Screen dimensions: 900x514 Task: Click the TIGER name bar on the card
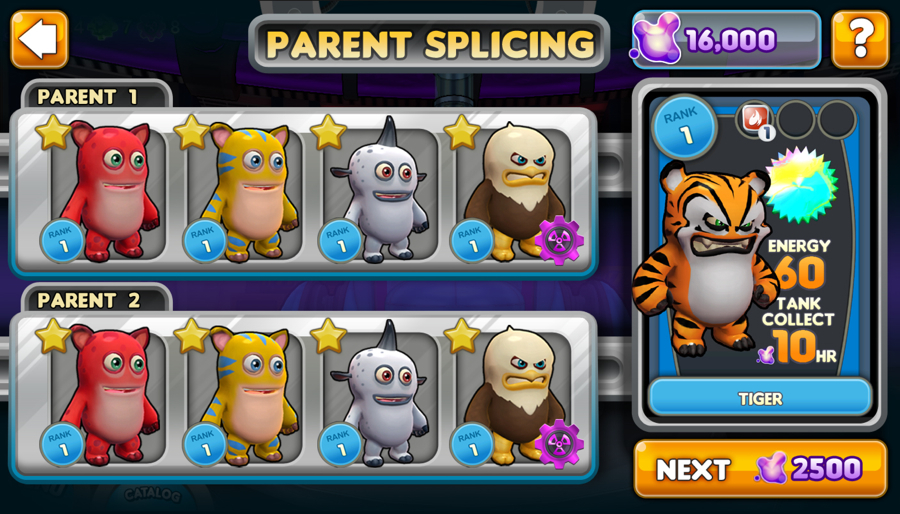760,398
